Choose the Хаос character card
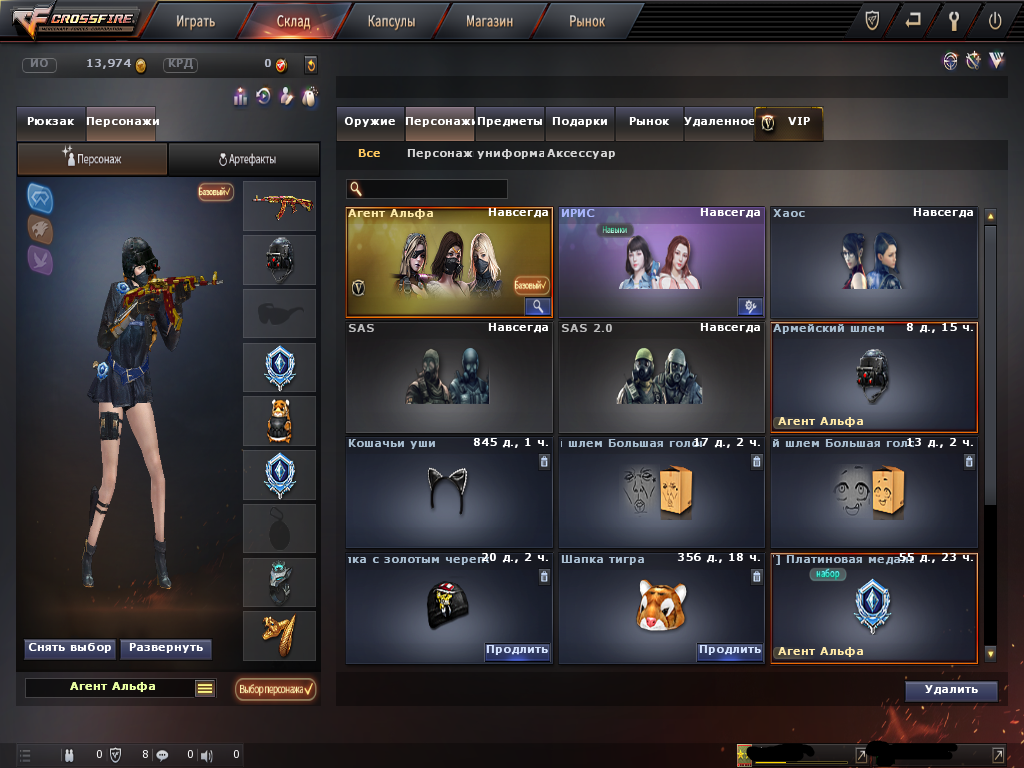Viewport: 1024px width, 768px height. pyautogui.click(x=872, y=262)
